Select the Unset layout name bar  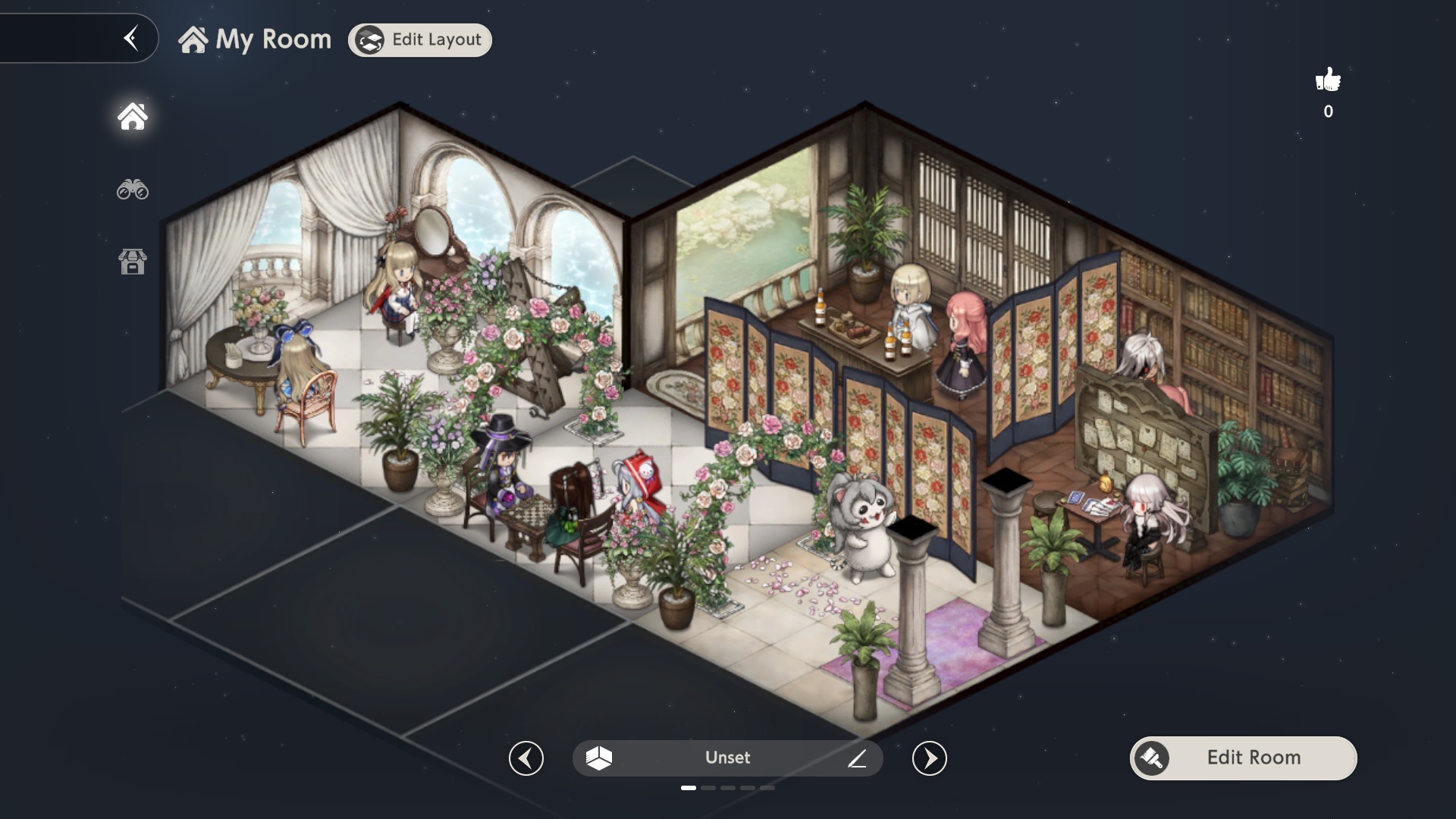pyautogui.click(x=726, y=758)
